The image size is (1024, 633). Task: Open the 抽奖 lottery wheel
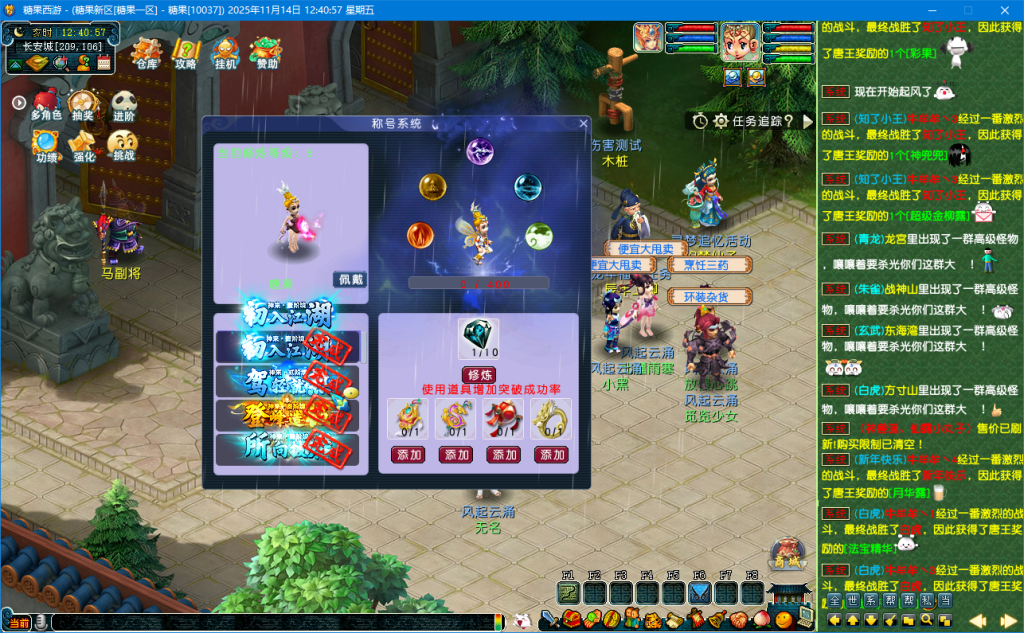pyautogui.click(x=83, y=105)
